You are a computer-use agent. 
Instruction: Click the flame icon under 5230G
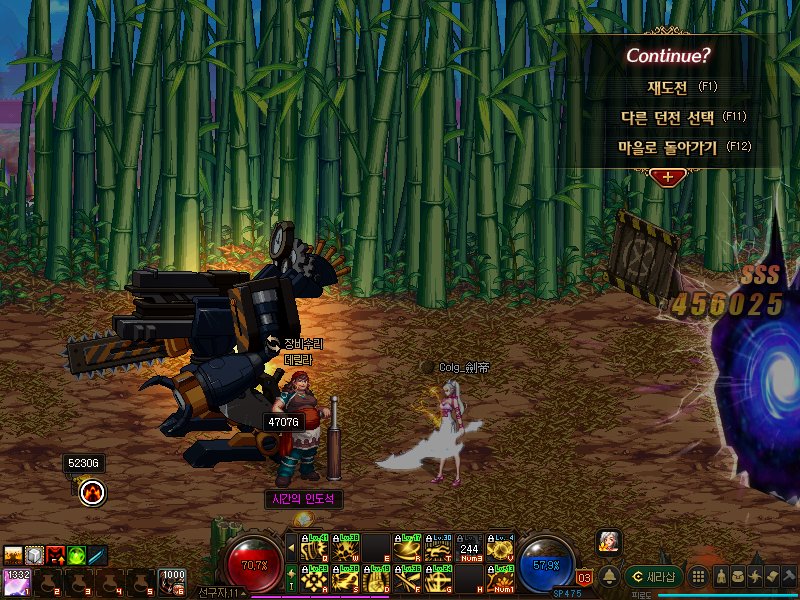93,490
